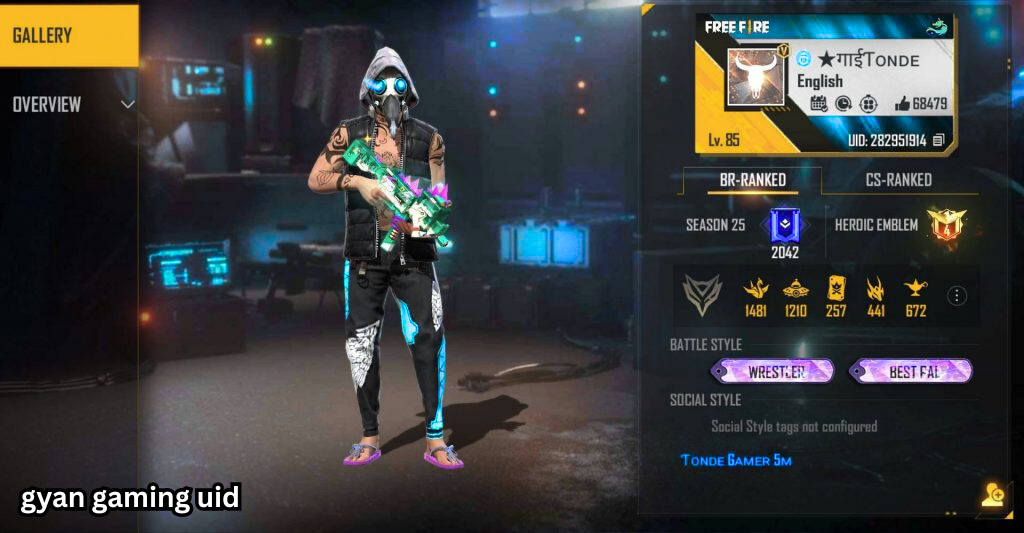Choose the Best Fal battle style tag

click(x=912, y=372)
